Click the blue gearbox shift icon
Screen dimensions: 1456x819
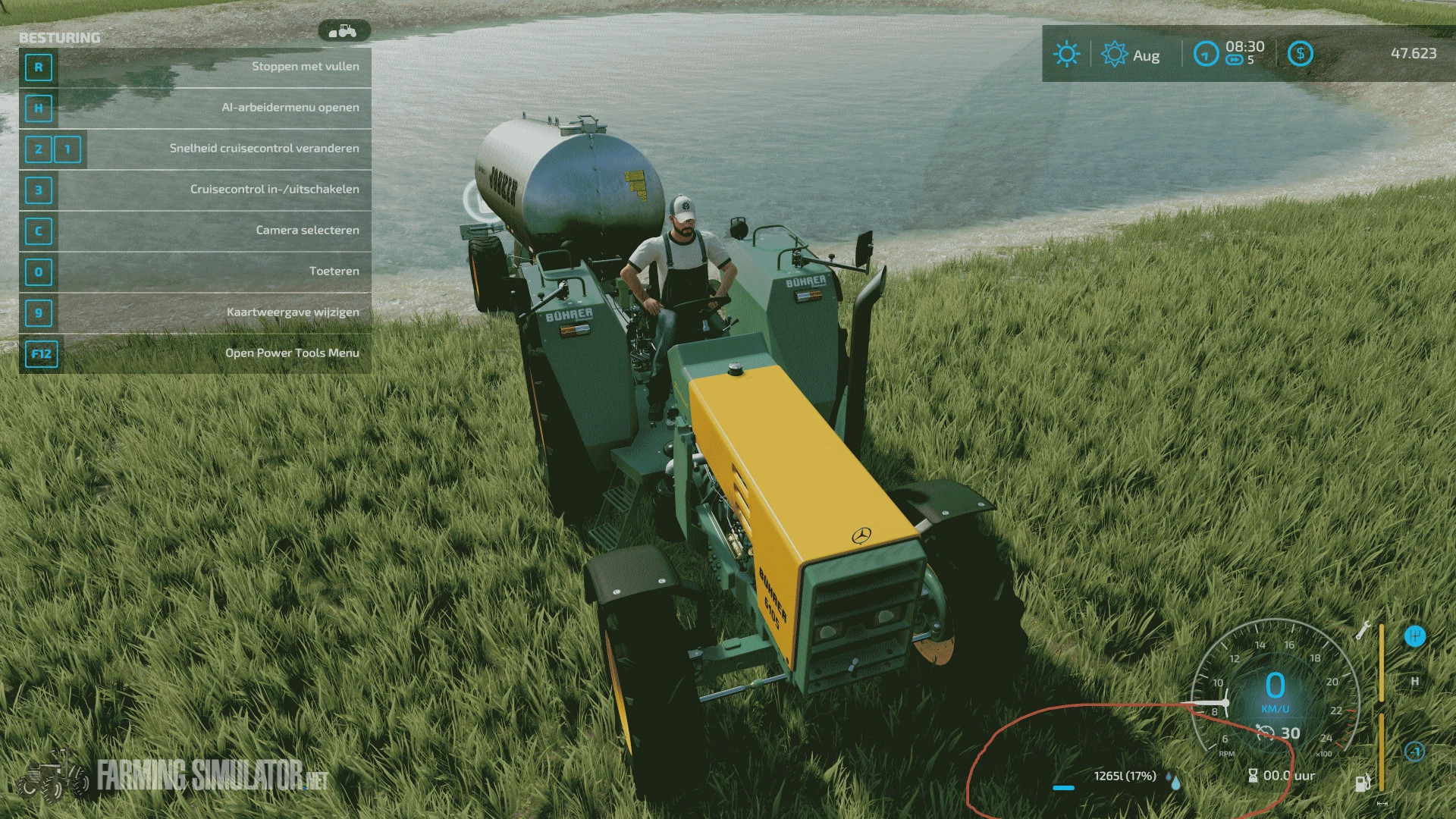pyautogui.click(x=1414, y=637)
